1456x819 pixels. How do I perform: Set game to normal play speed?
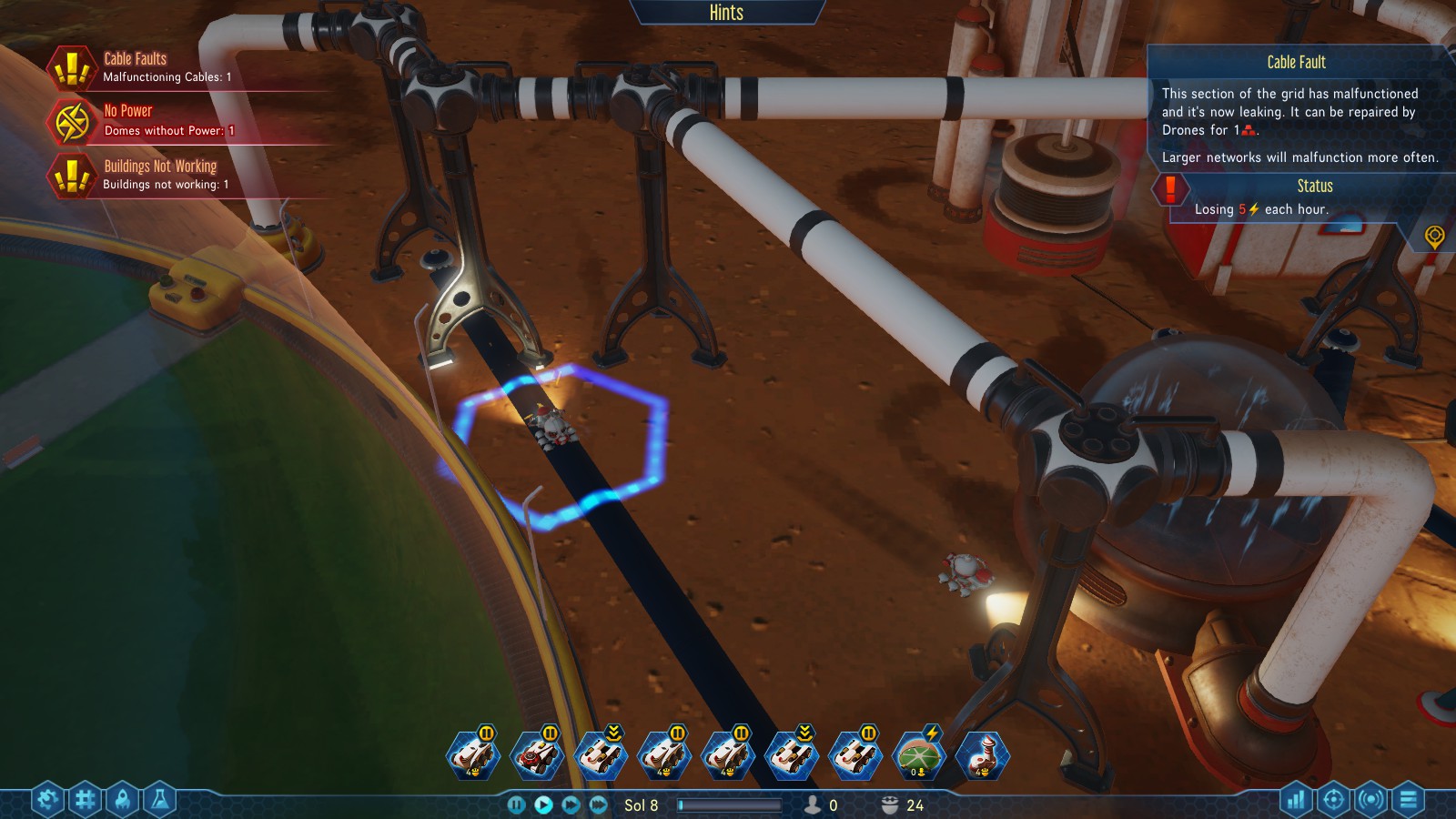tap(543, 804)
